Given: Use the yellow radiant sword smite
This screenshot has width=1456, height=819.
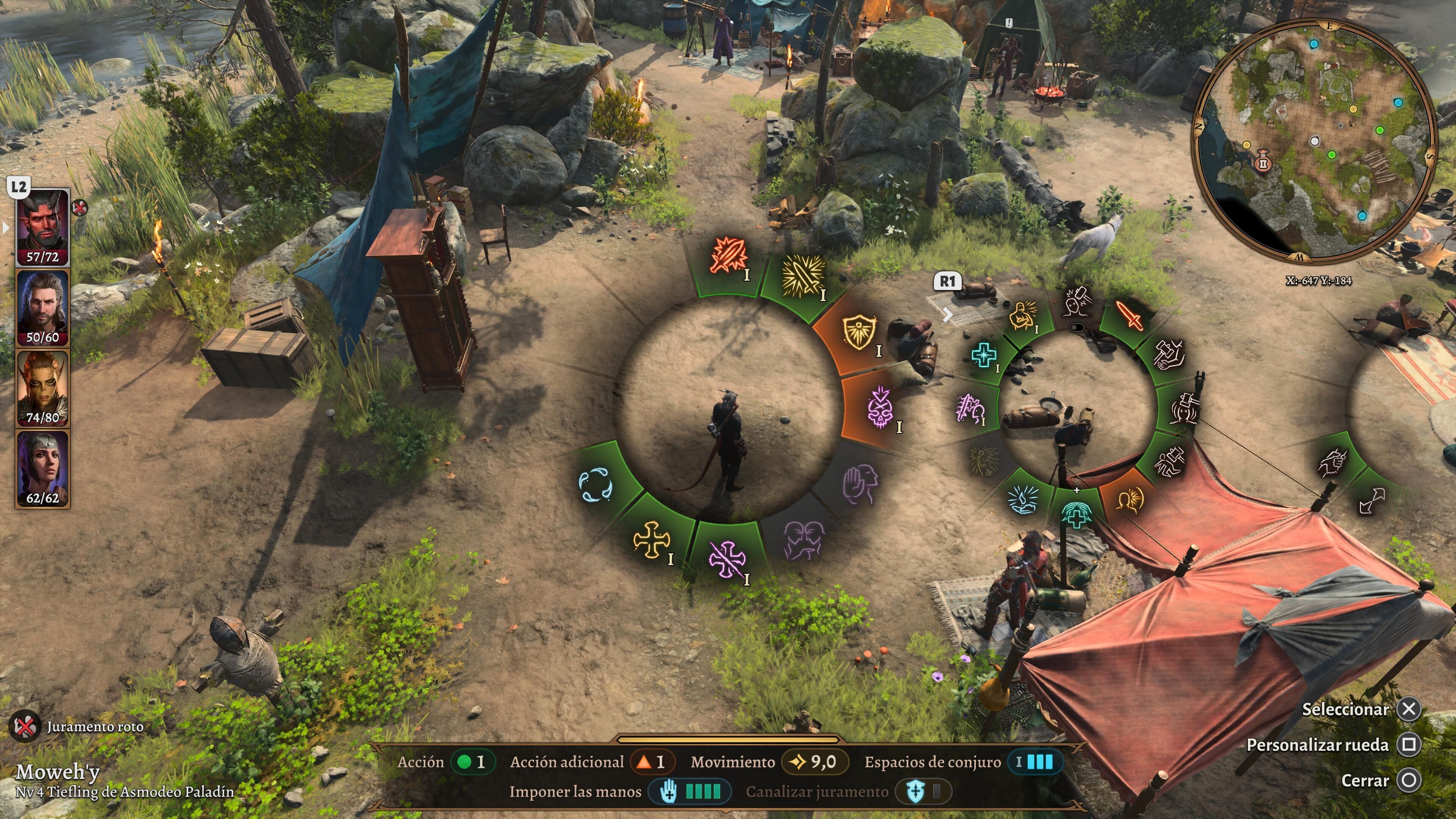Looking at the screenshot, I should 802,275.
